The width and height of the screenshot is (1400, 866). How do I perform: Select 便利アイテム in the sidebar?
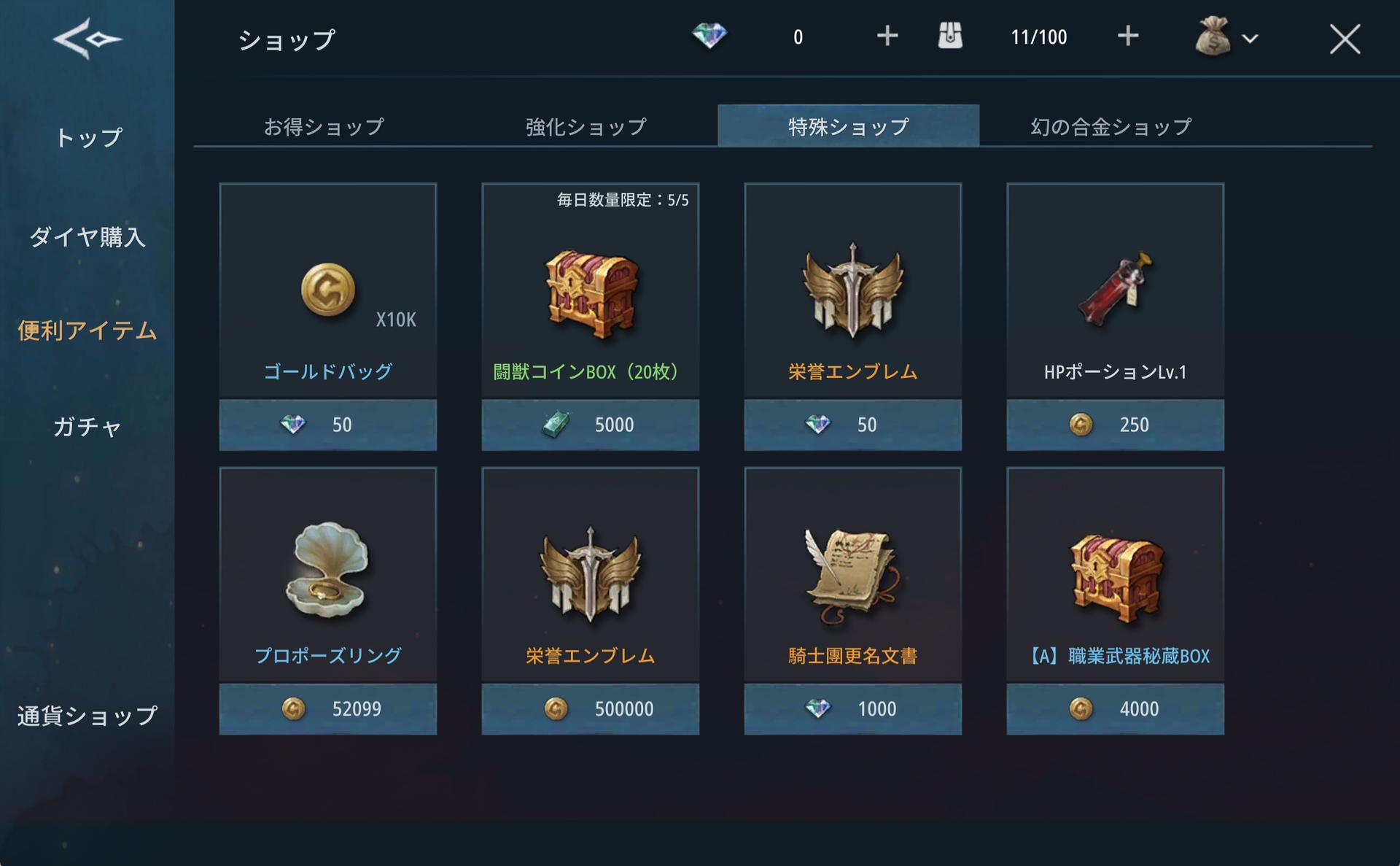[87, 330]
